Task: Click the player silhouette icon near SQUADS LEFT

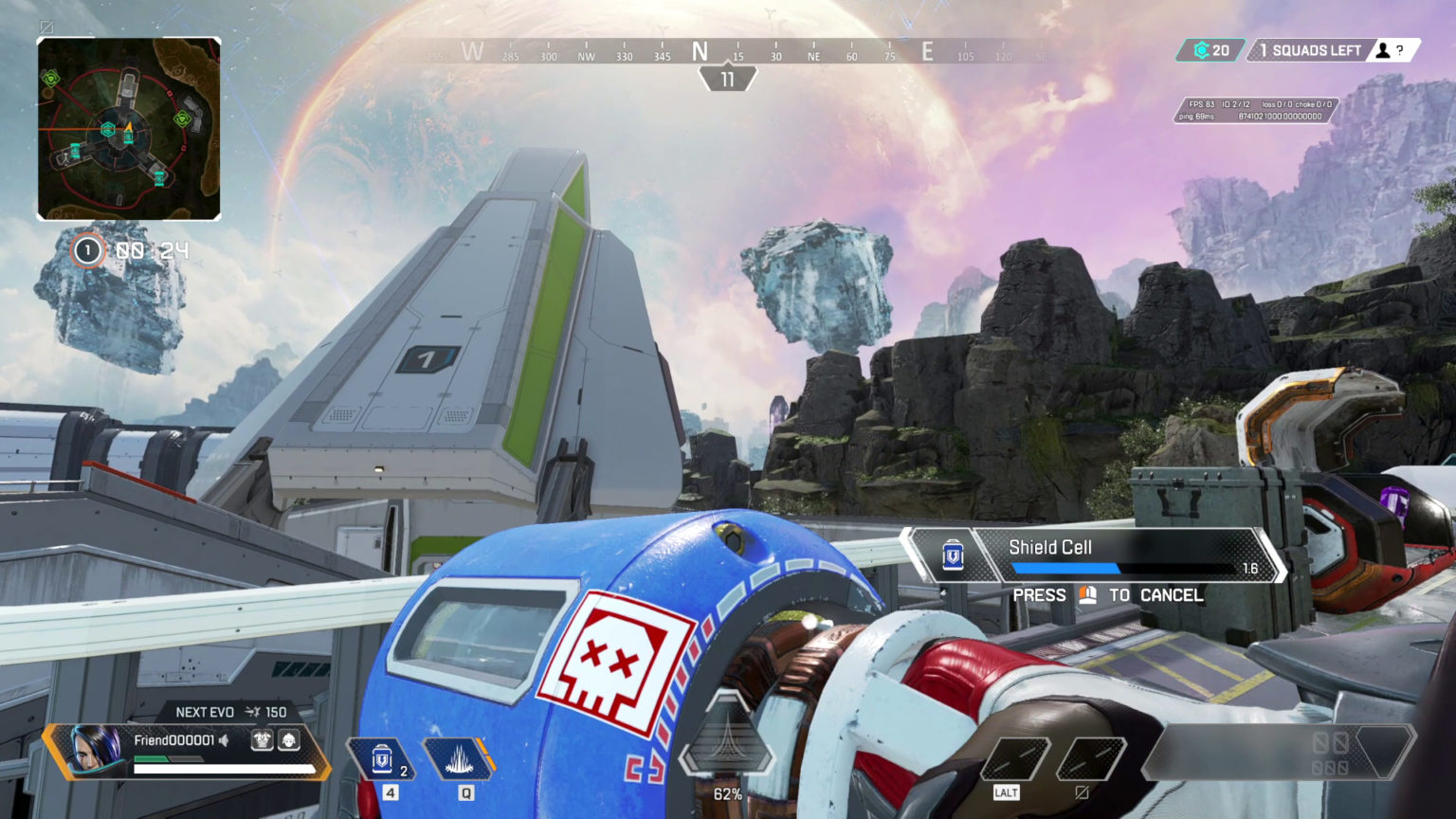Action: click(1382, 50)
